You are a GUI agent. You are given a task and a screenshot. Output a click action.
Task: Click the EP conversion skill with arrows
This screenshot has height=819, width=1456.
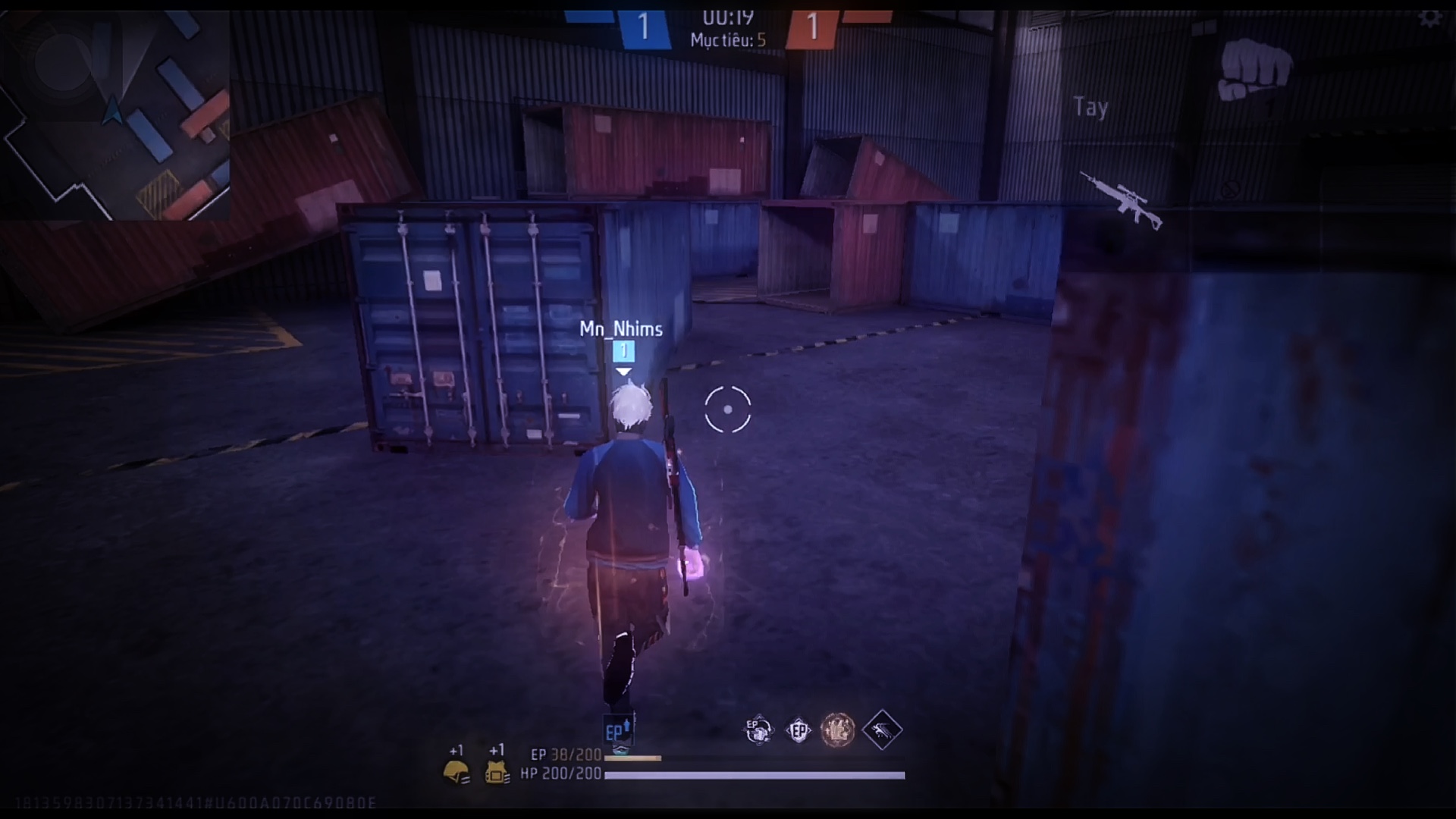pos(758,730)
